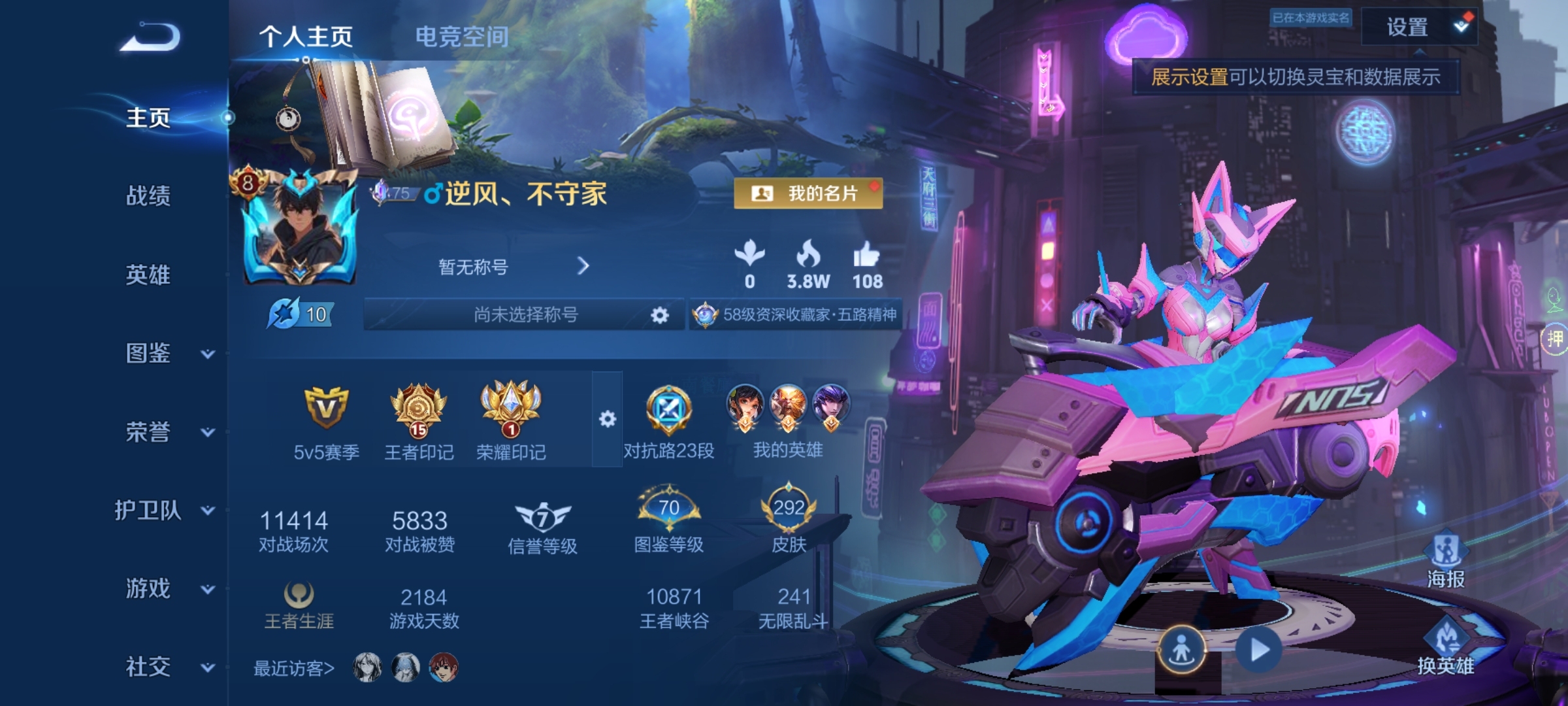Image resolution: width=1568 pixels, height=706 pixels.
Task: Switch to the 电竞空间 tab
Action: [x=462, y=37]
